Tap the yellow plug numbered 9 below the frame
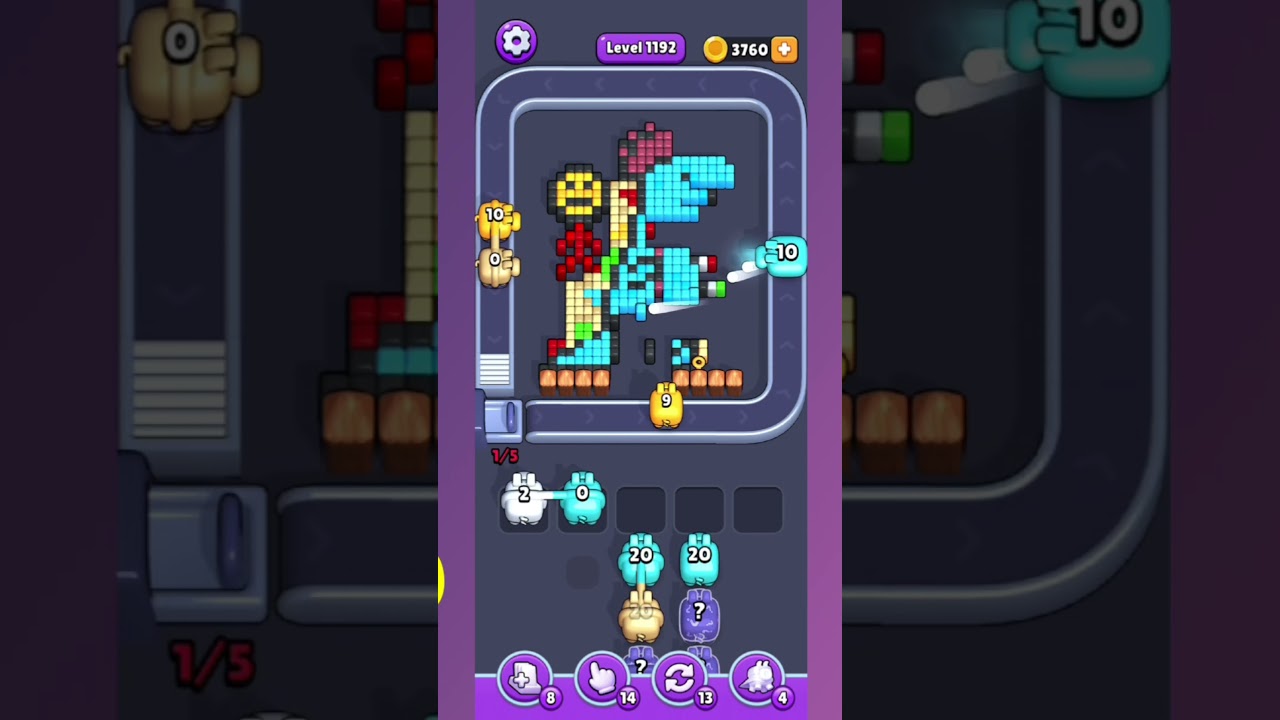The height and width of the screenshot is (720, 1280). tap(666, 404)
